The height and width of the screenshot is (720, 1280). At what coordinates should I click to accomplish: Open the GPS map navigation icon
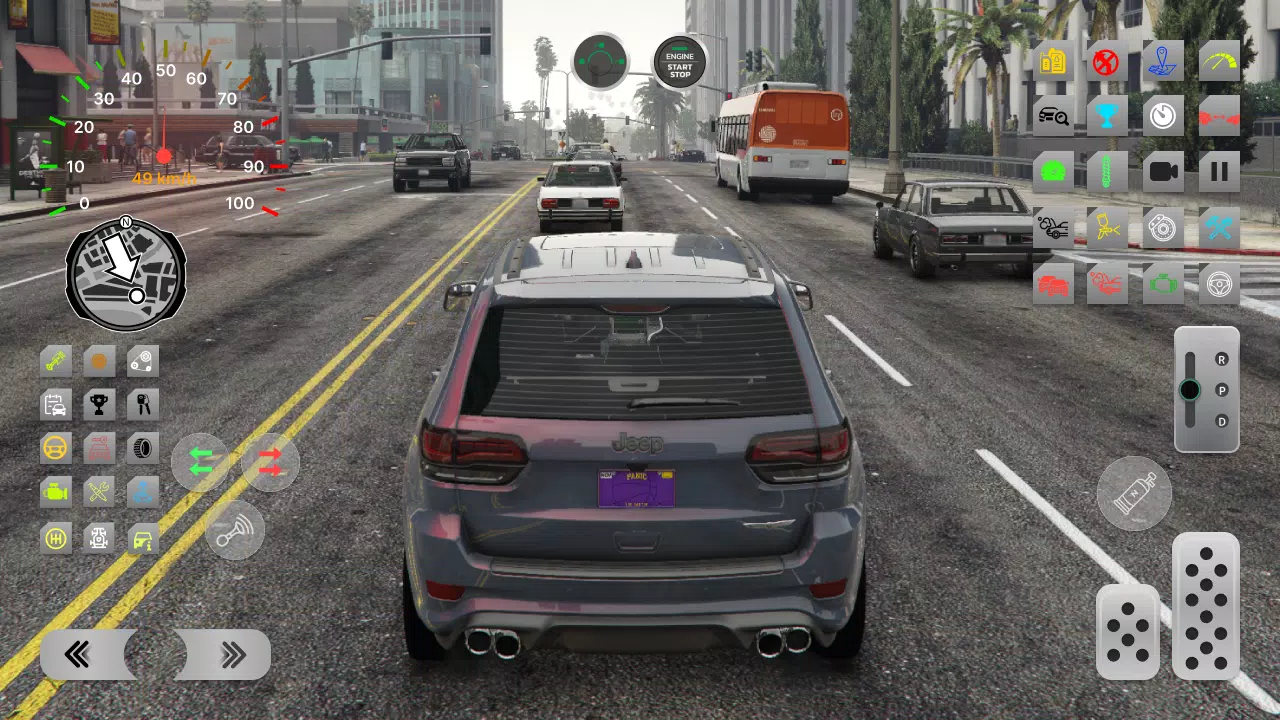click(x=1164, y=61)
